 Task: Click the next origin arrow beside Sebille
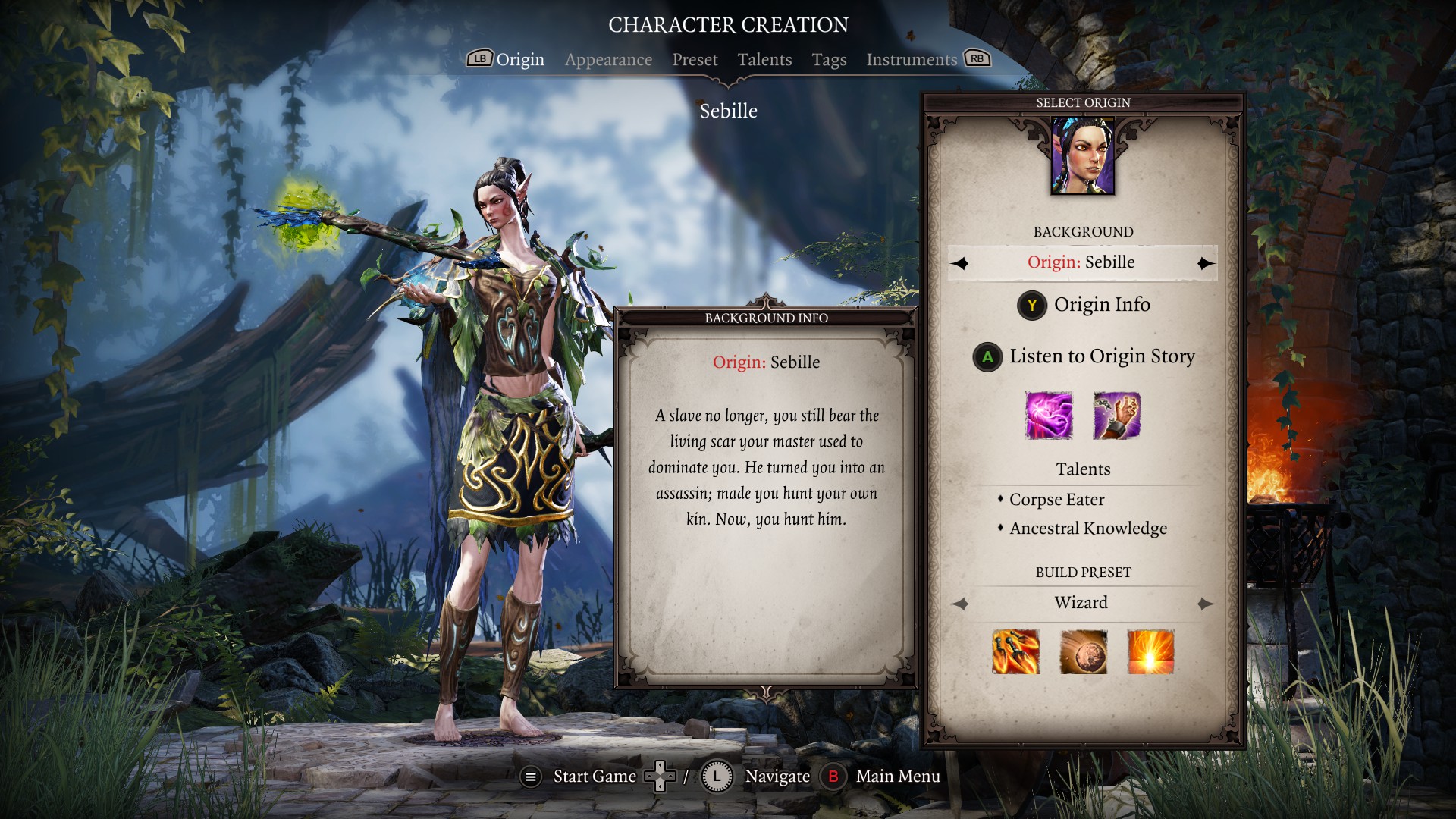coord(1204,263)
